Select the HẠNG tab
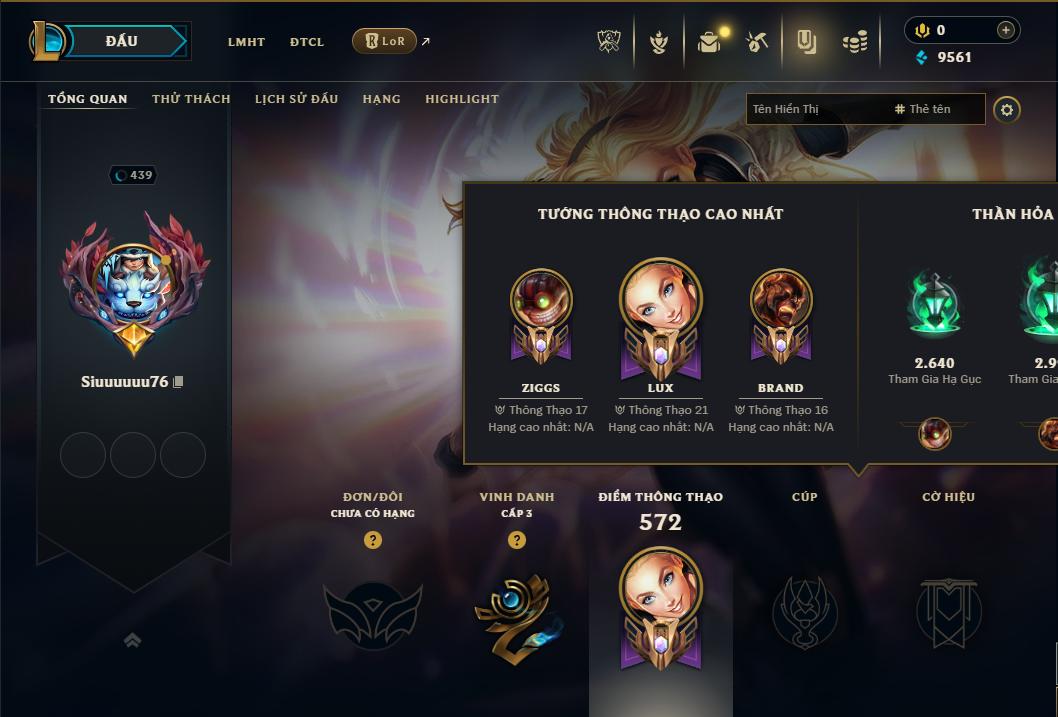 click(x=381, y=99)
